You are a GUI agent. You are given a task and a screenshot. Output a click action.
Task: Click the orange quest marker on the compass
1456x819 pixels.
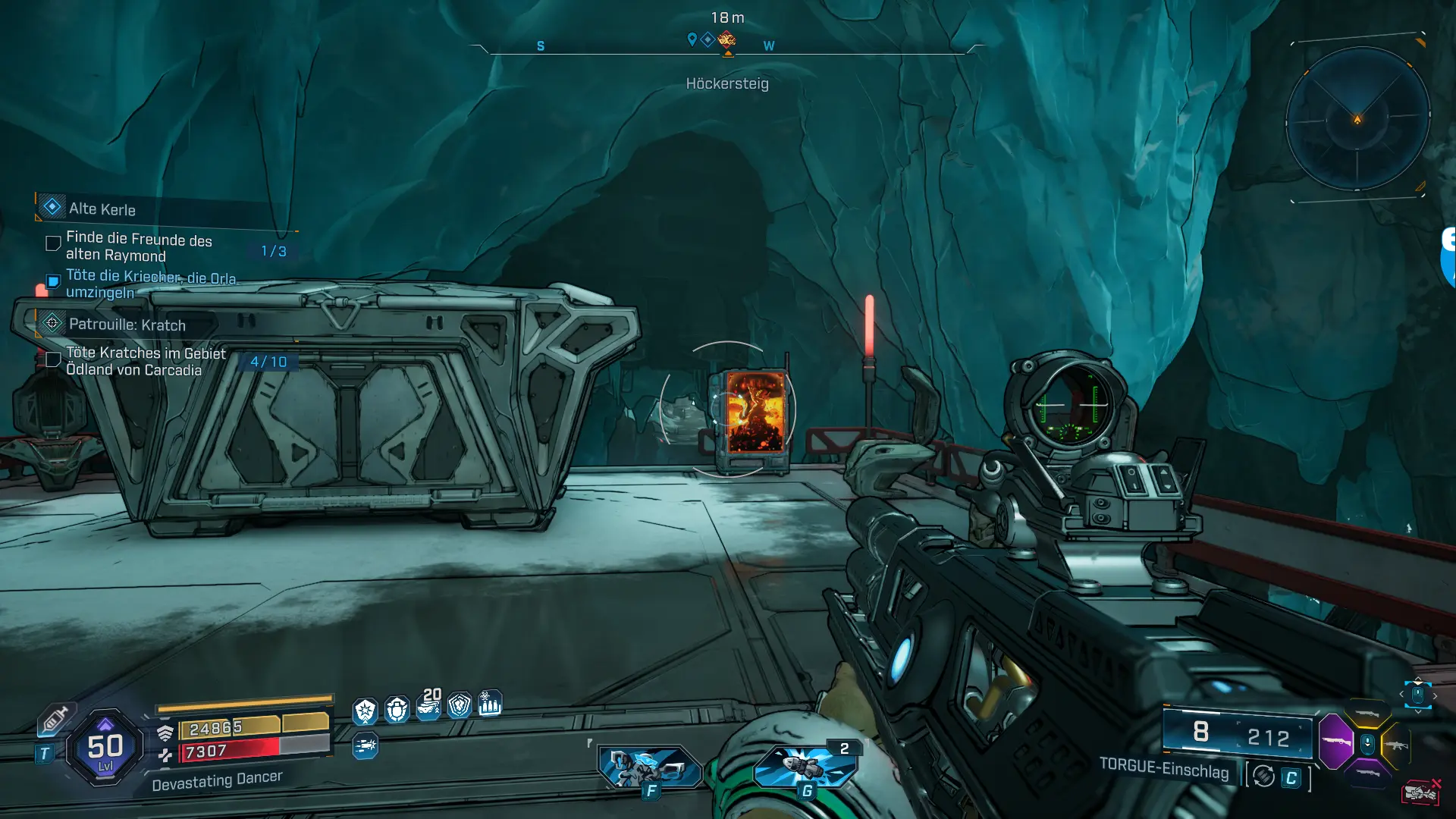pos(726,39)
